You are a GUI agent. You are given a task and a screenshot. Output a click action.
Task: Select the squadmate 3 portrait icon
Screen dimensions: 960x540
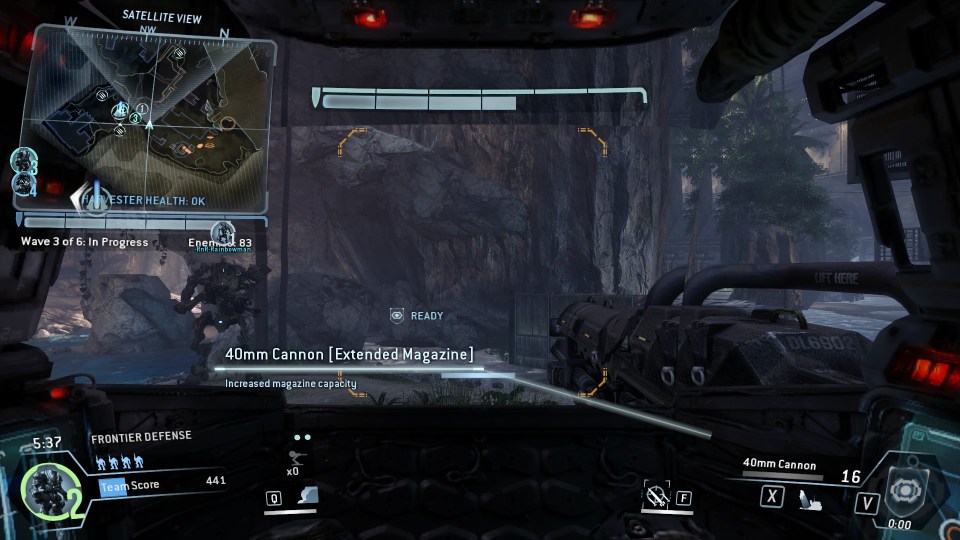tap(24, 160)
